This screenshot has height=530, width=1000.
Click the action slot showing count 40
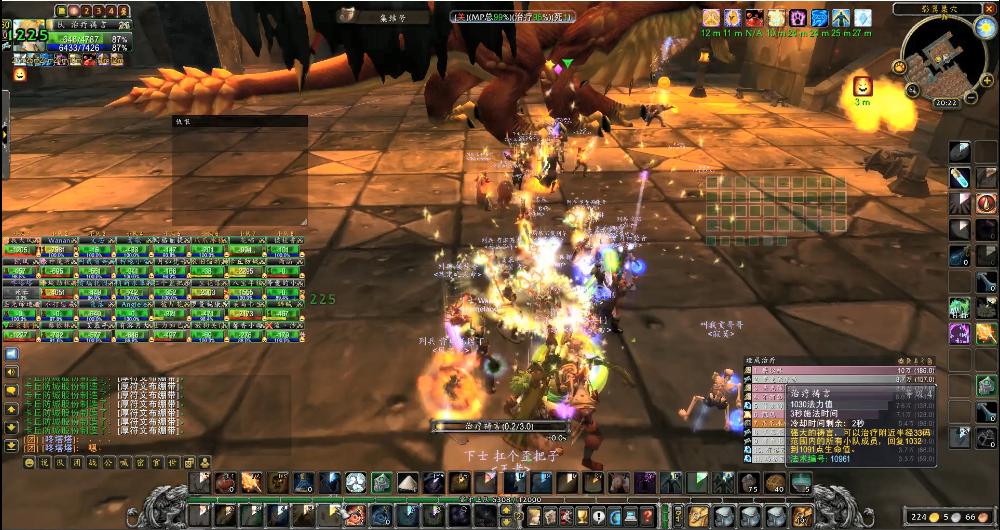(x=775, y=484)
